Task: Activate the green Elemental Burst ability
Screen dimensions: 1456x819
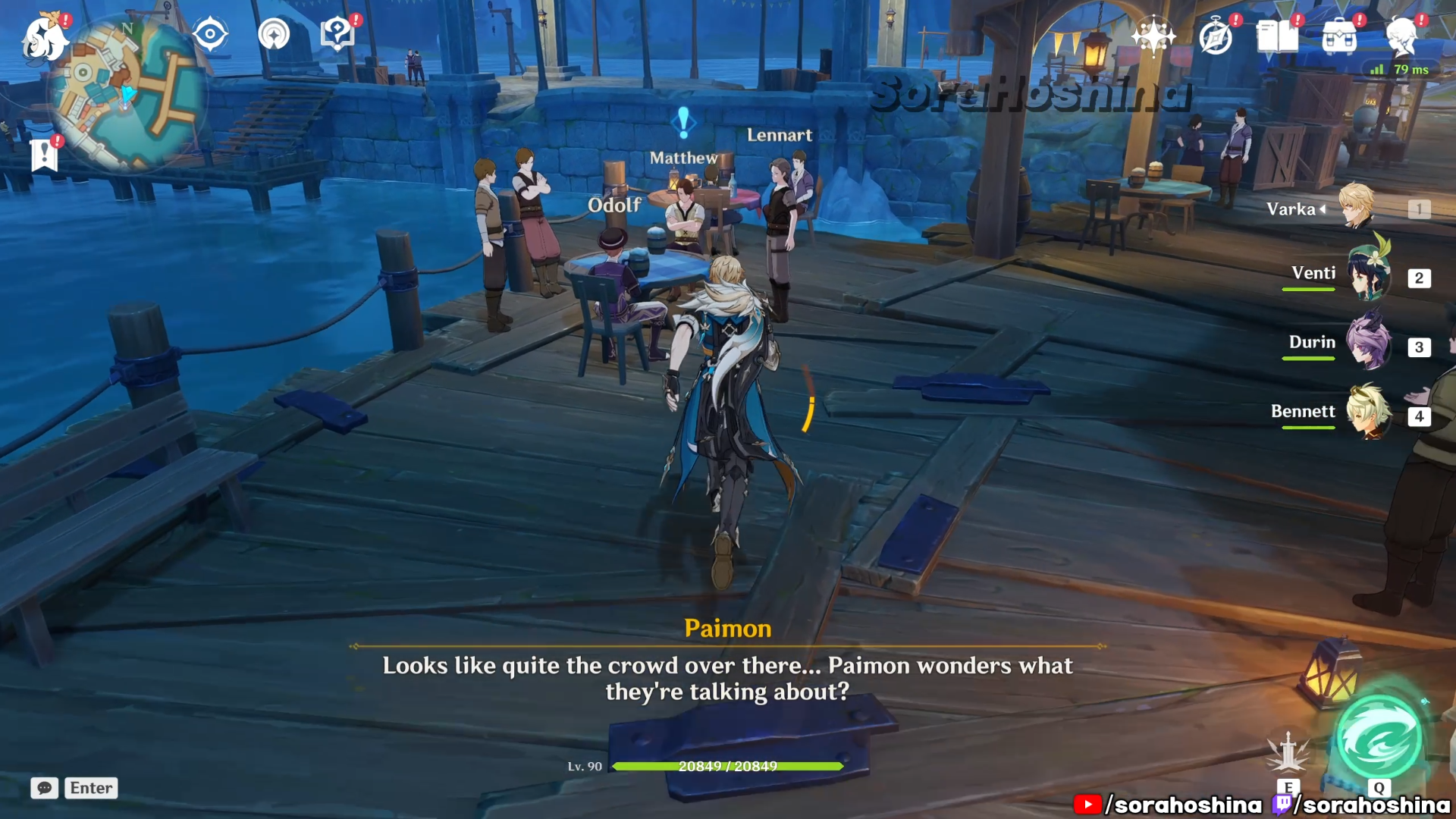Action: (1379, 738)
